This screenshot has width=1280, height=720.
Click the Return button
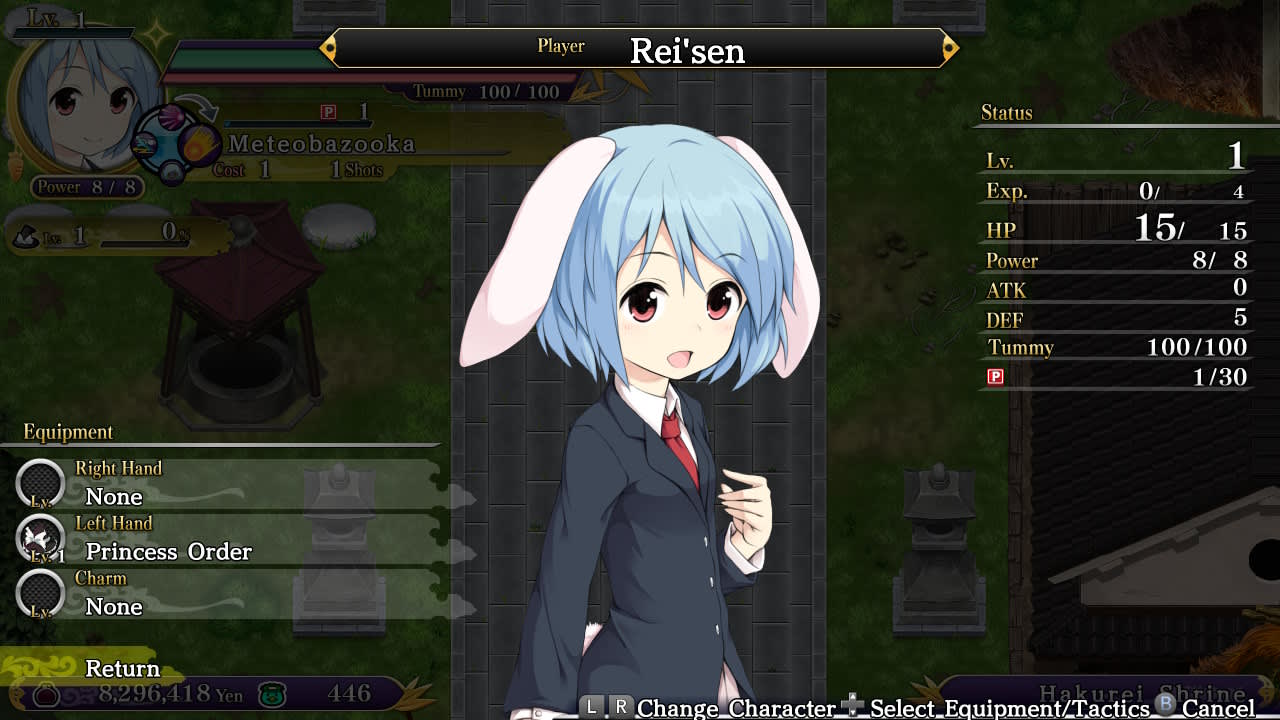coord(122,669)
